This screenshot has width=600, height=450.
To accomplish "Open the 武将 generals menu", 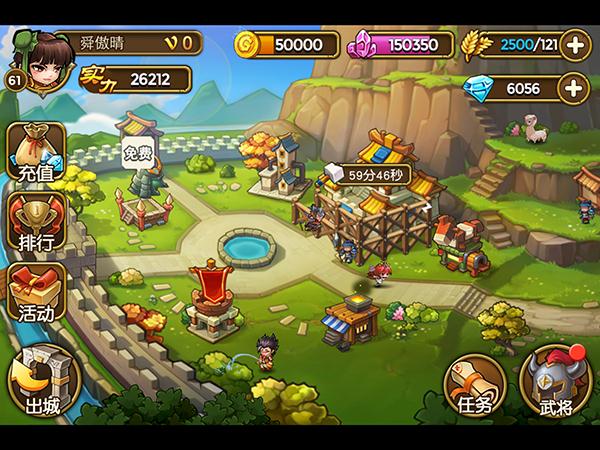I will pyautogui.click(x=555, y=385).
